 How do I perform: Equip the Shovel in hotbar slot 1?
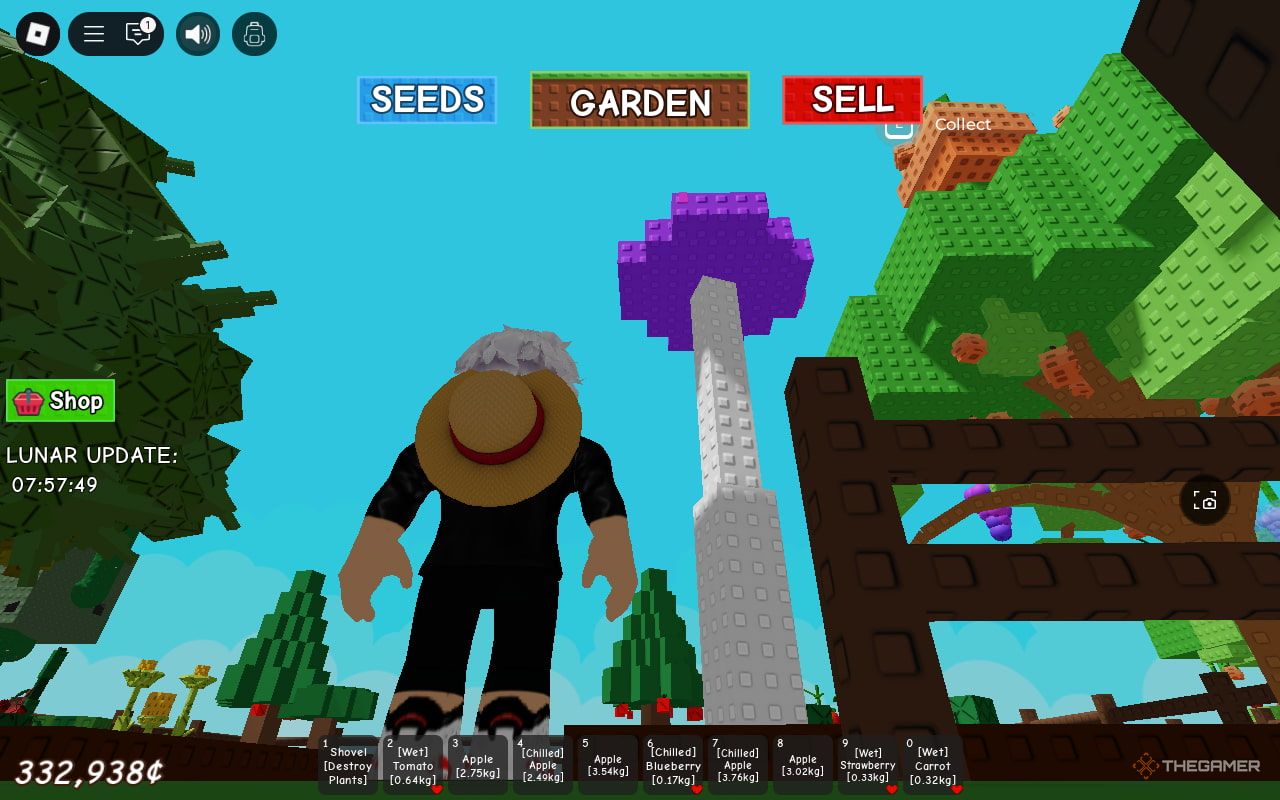[348, 766]
